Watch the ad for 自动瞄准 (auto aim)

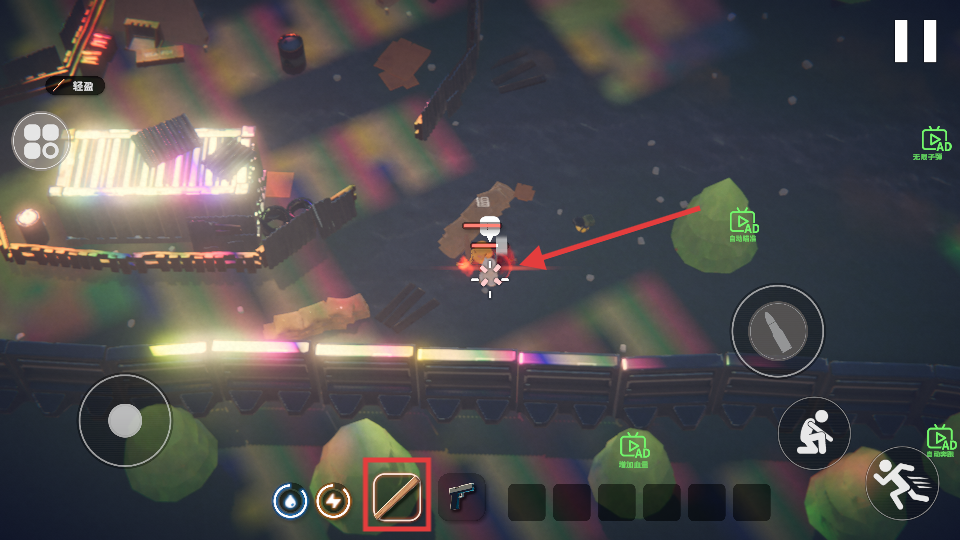click(742, 225)
